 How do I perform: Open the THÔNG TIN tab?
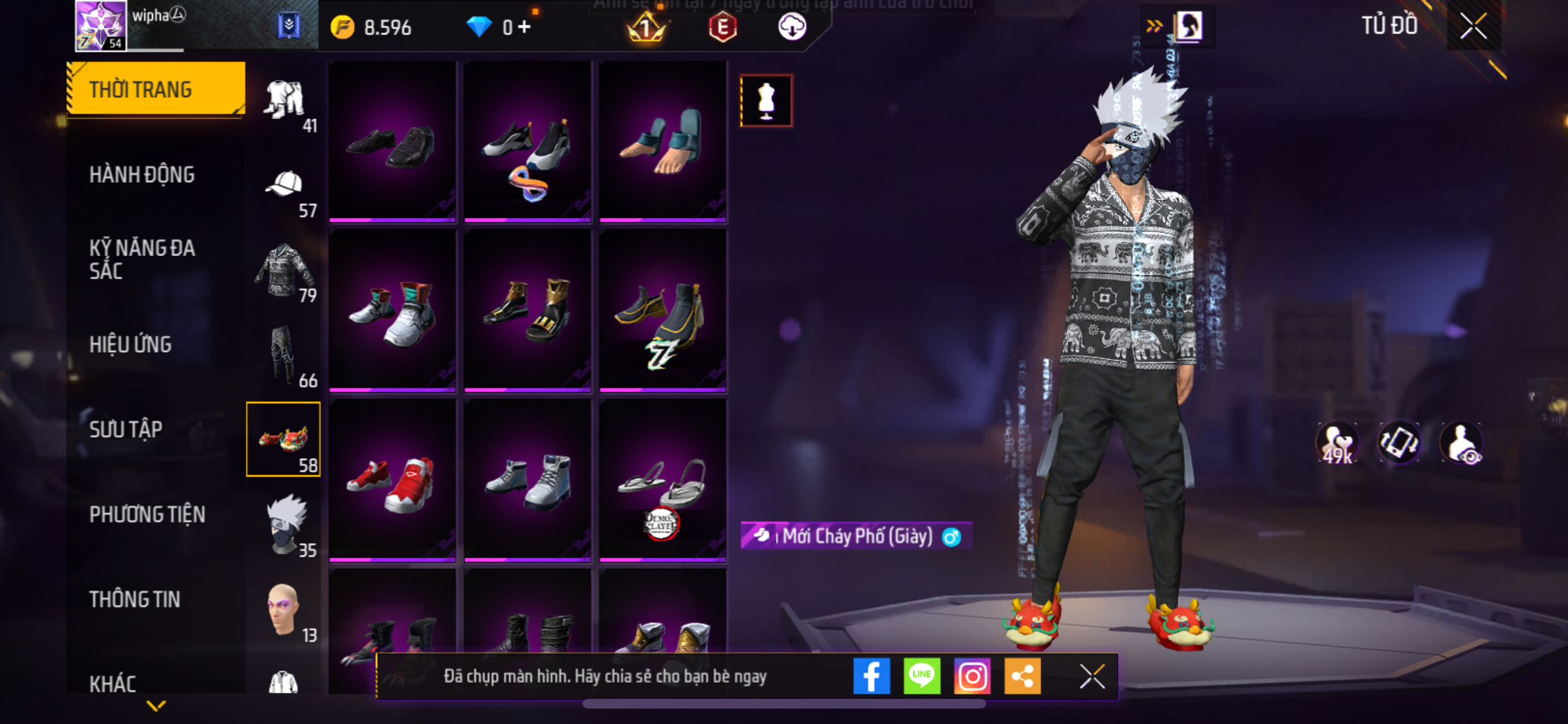coord(135,599)
